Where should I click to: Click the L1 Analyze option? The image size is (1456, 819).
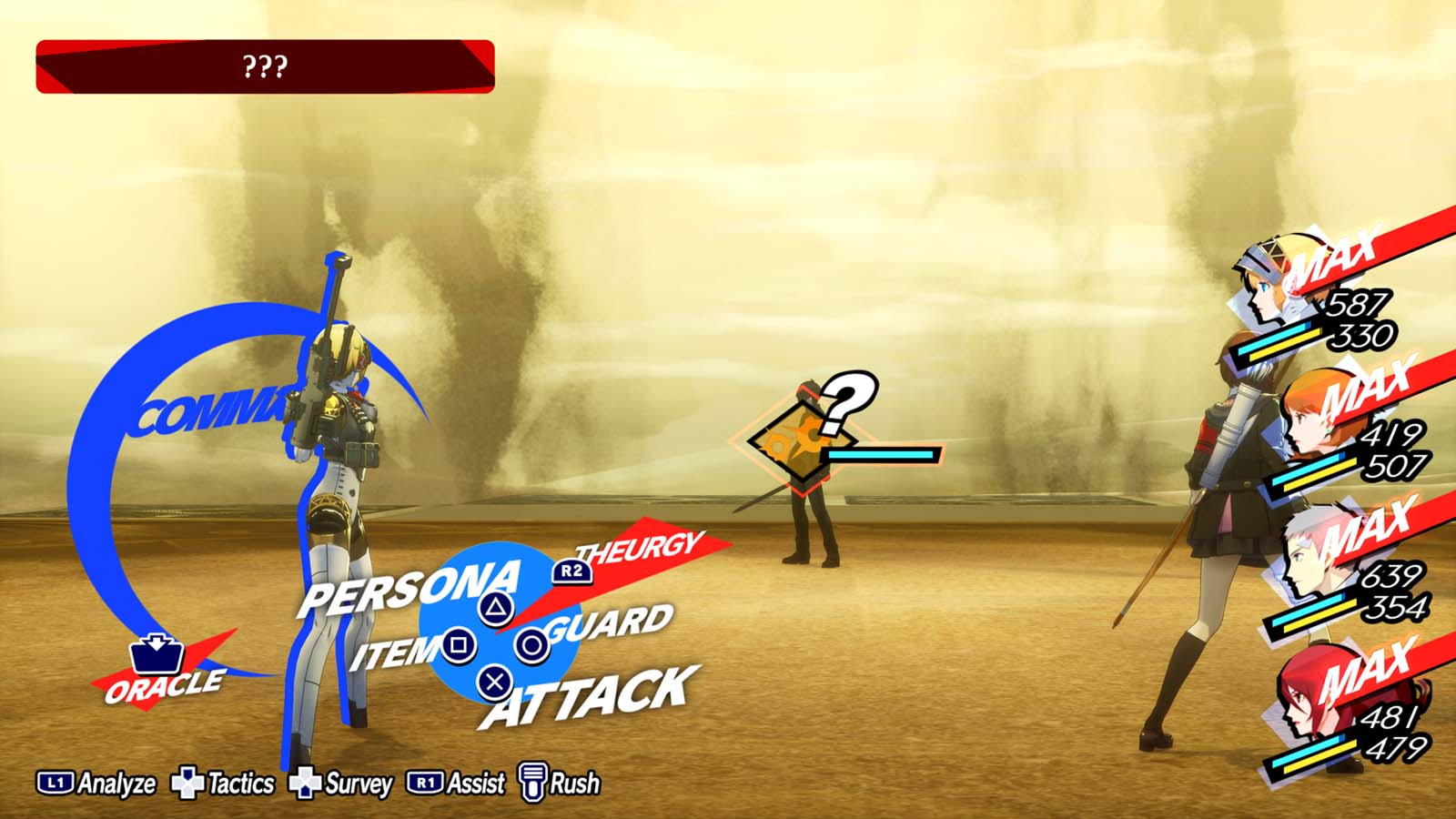[102, 781]
